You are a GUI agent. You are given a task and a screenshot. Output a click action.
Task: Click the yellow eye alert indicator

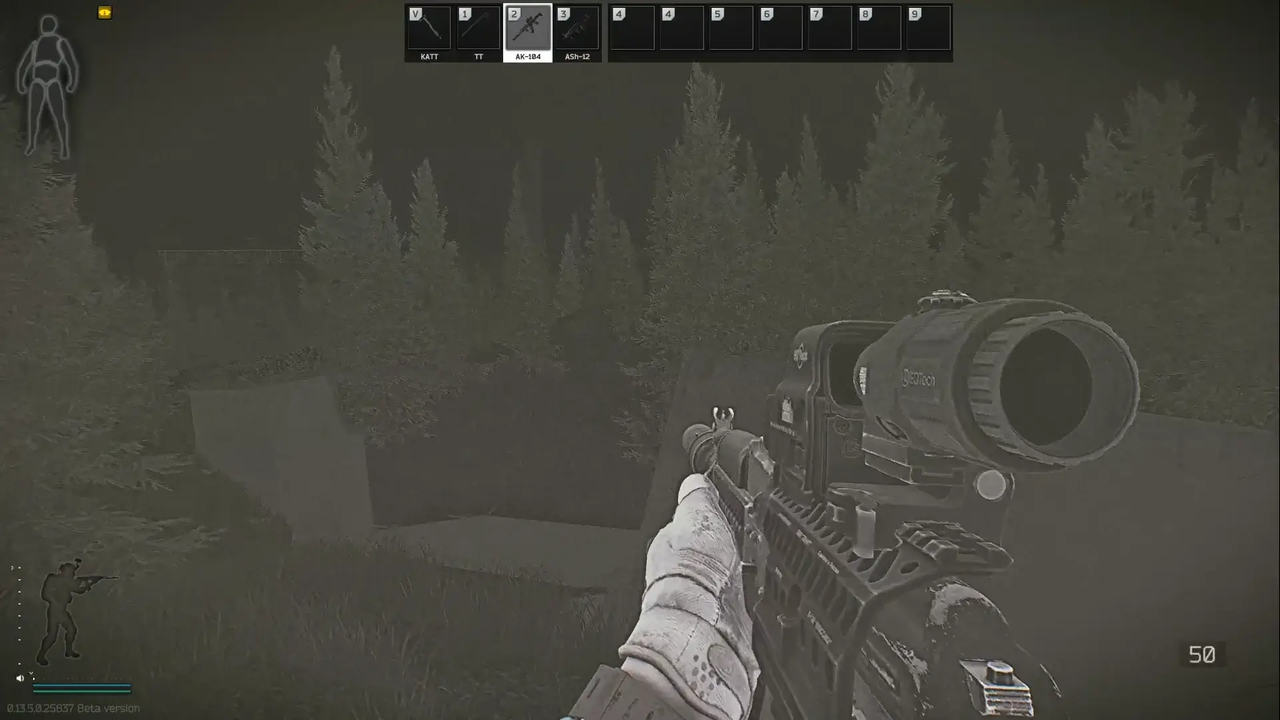(104, 12)
